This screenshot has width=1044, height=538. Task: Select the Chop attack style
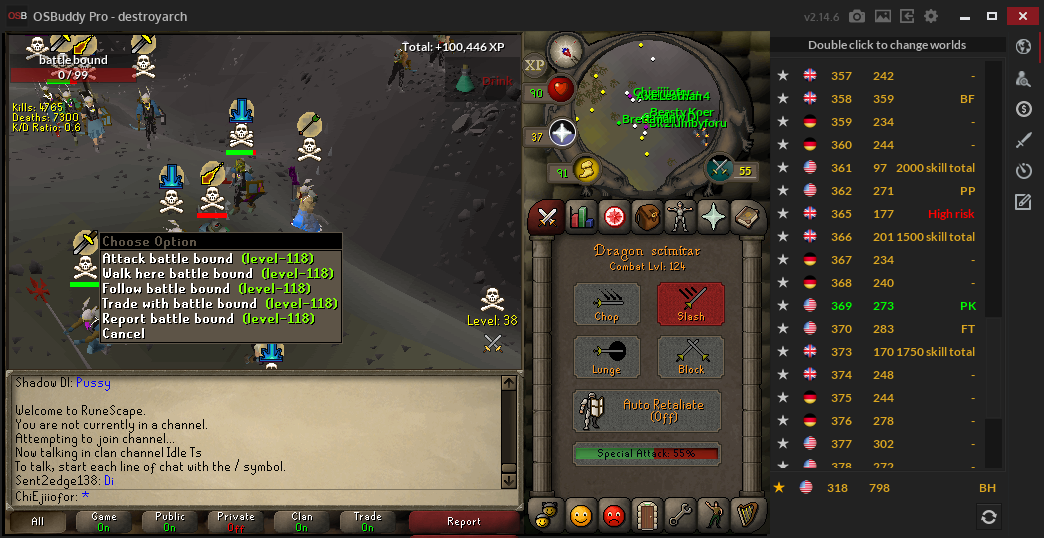(x=606, y=304)
